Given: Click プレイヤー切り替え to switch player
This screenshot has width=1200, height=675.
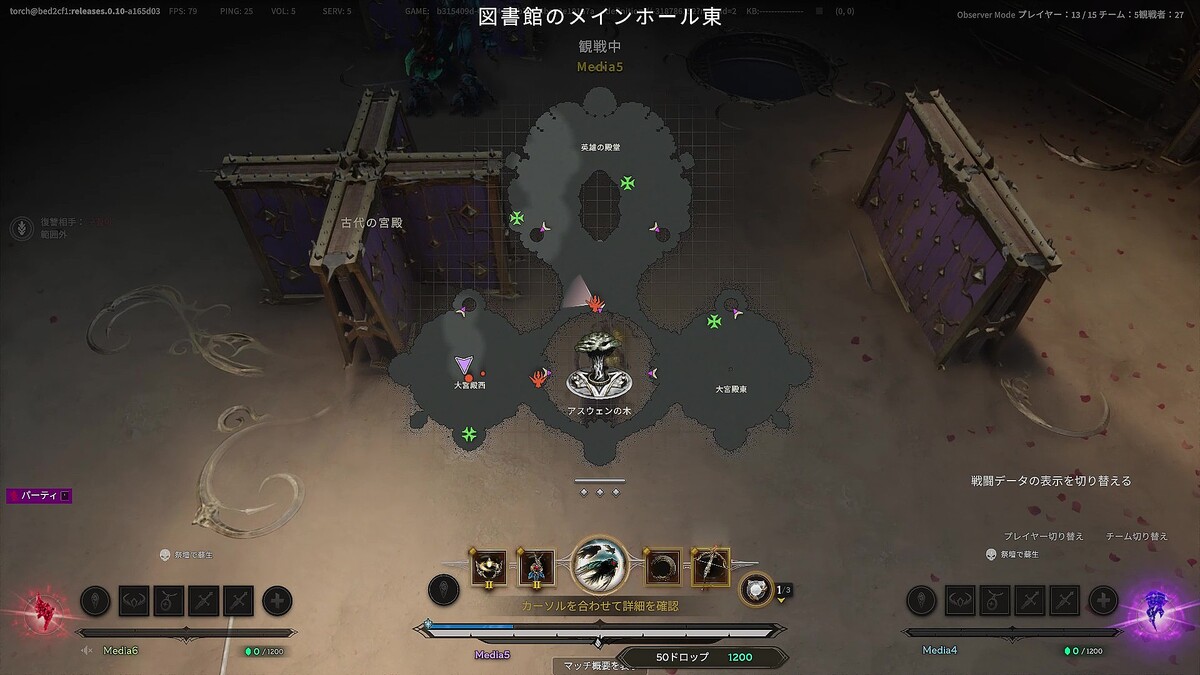Looking at the screenshot, I should pos(1044,536).
